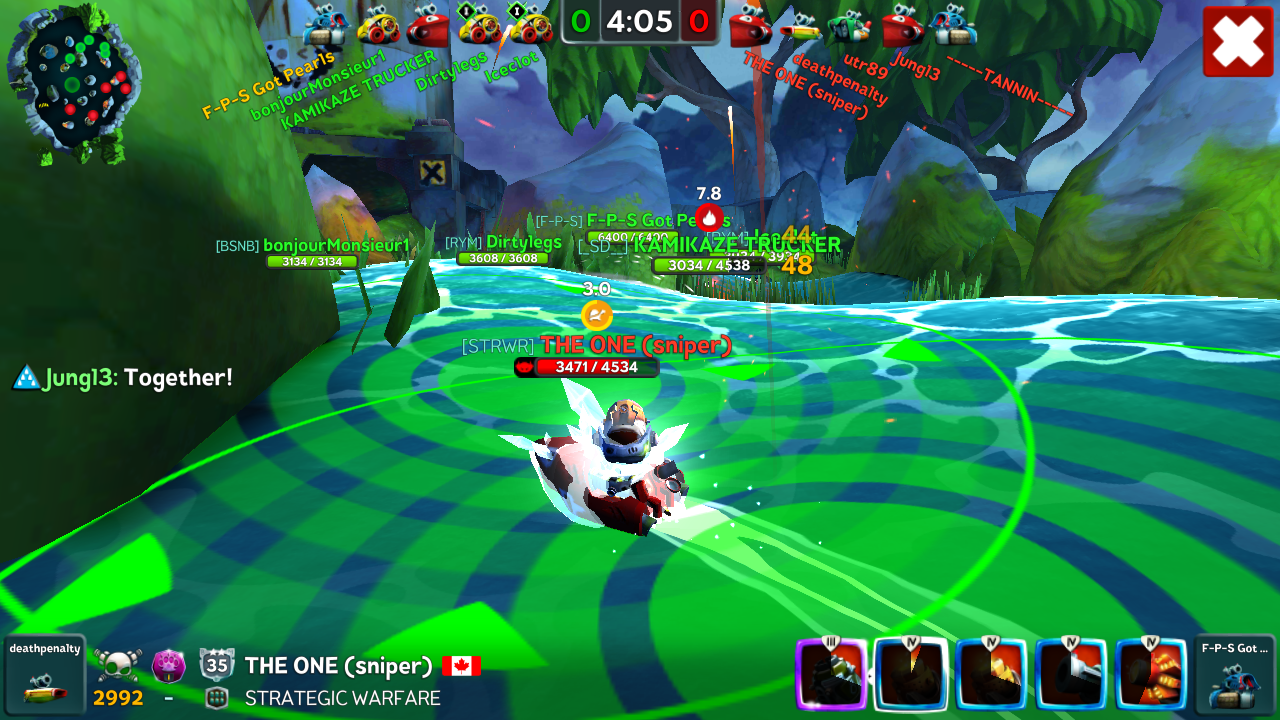The width and height of the screenshot is (1280, 720).
Task: Select Jung13's red ship icon in the top bar
Action: [902, 27]
